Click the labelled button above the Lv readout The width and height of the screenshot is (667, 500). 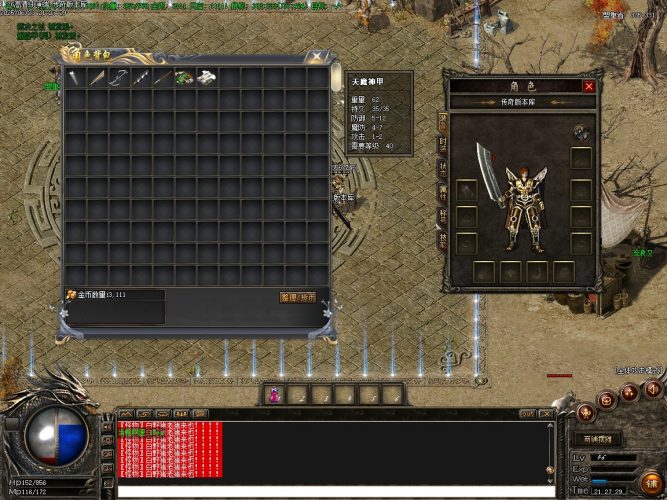598,439
